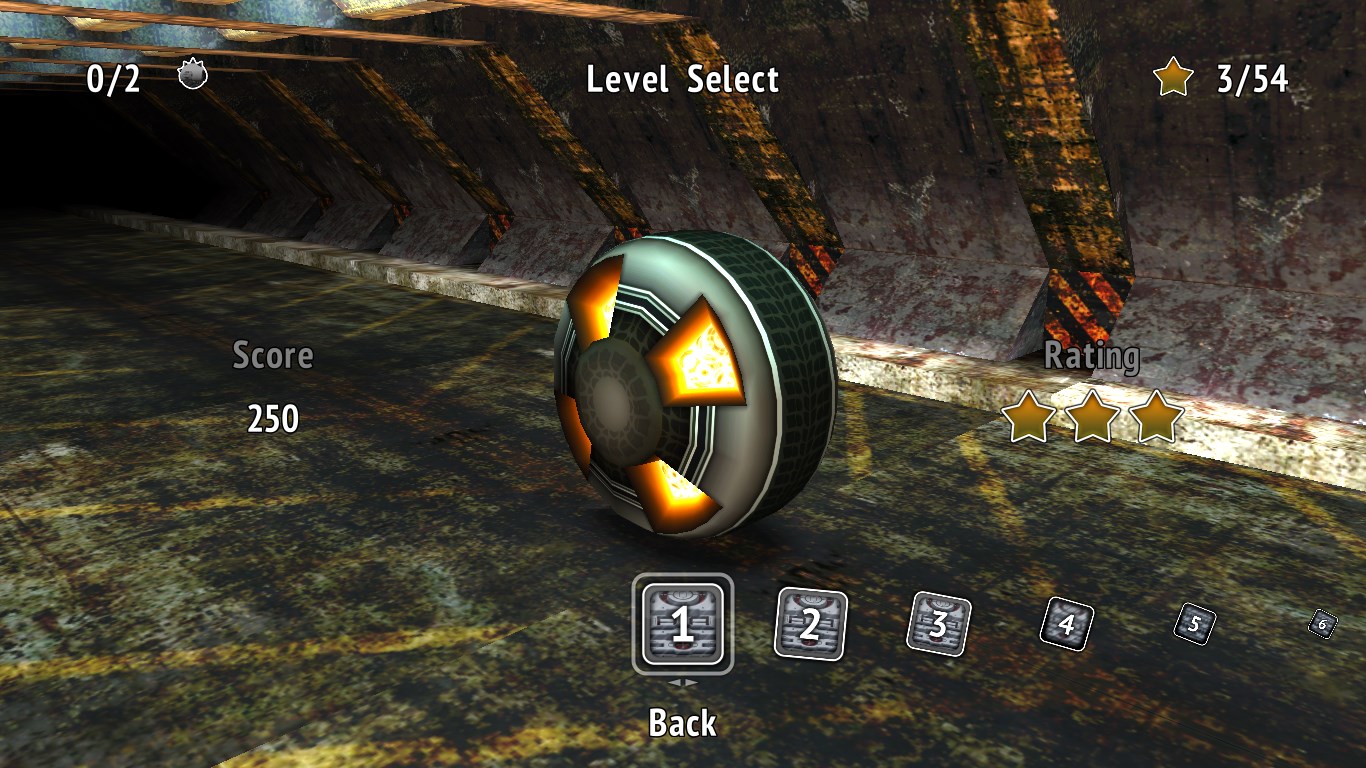Viewport: 1366px width, 768px height.
Task: Click the rotating wheel preview
Action: [x=690, y=390]
